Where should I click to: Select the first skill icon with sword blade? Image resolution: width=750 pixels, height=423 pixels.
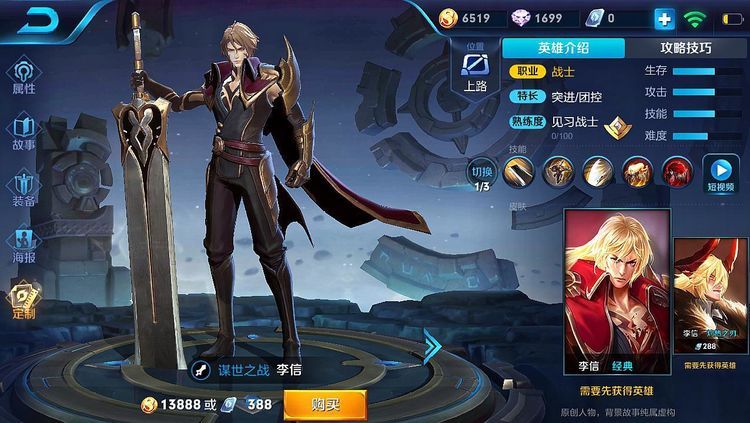(517, 173)
